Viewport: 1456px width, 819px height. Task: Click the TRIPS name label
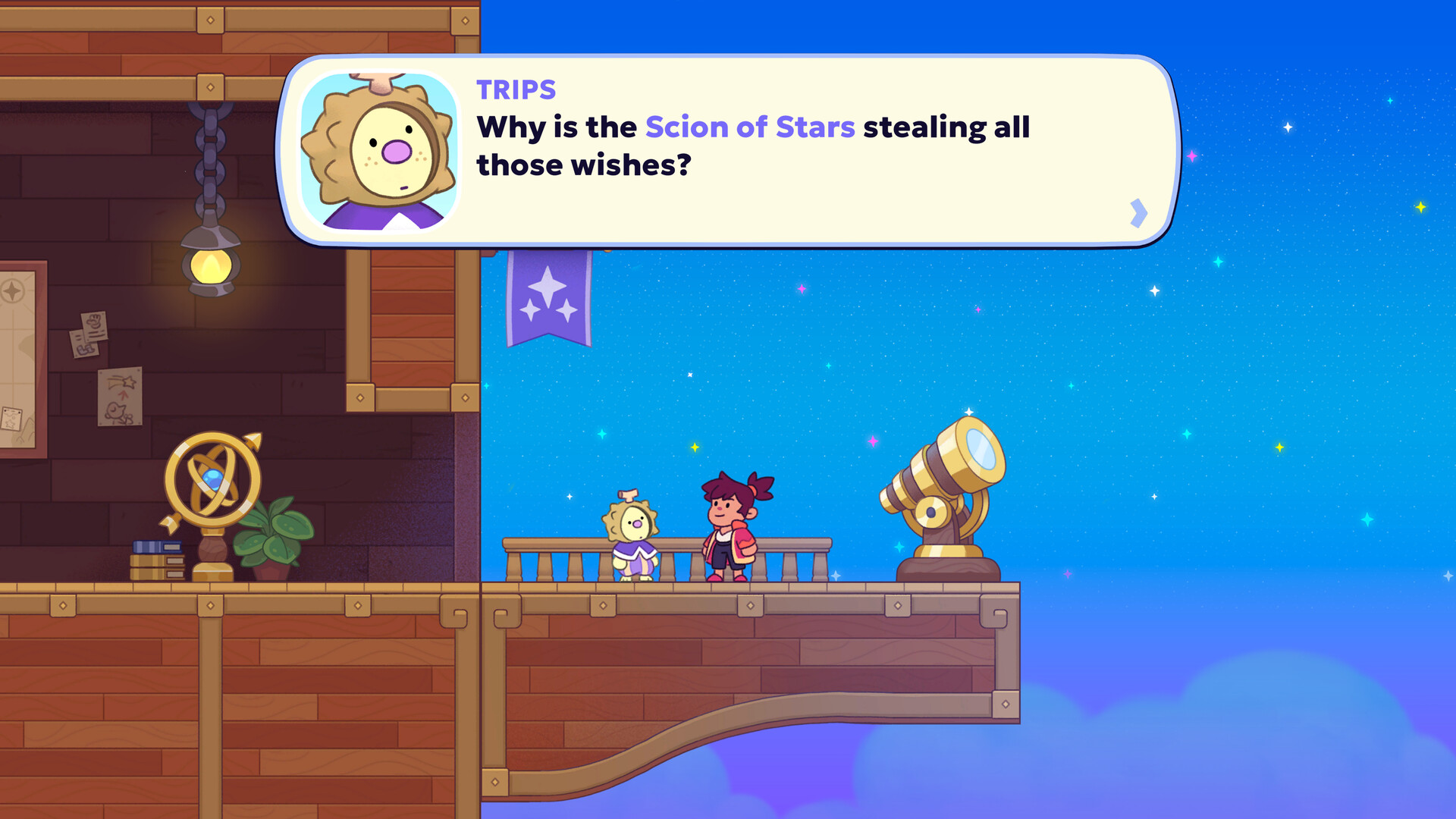pyautogui.click(x=513, y=89)
